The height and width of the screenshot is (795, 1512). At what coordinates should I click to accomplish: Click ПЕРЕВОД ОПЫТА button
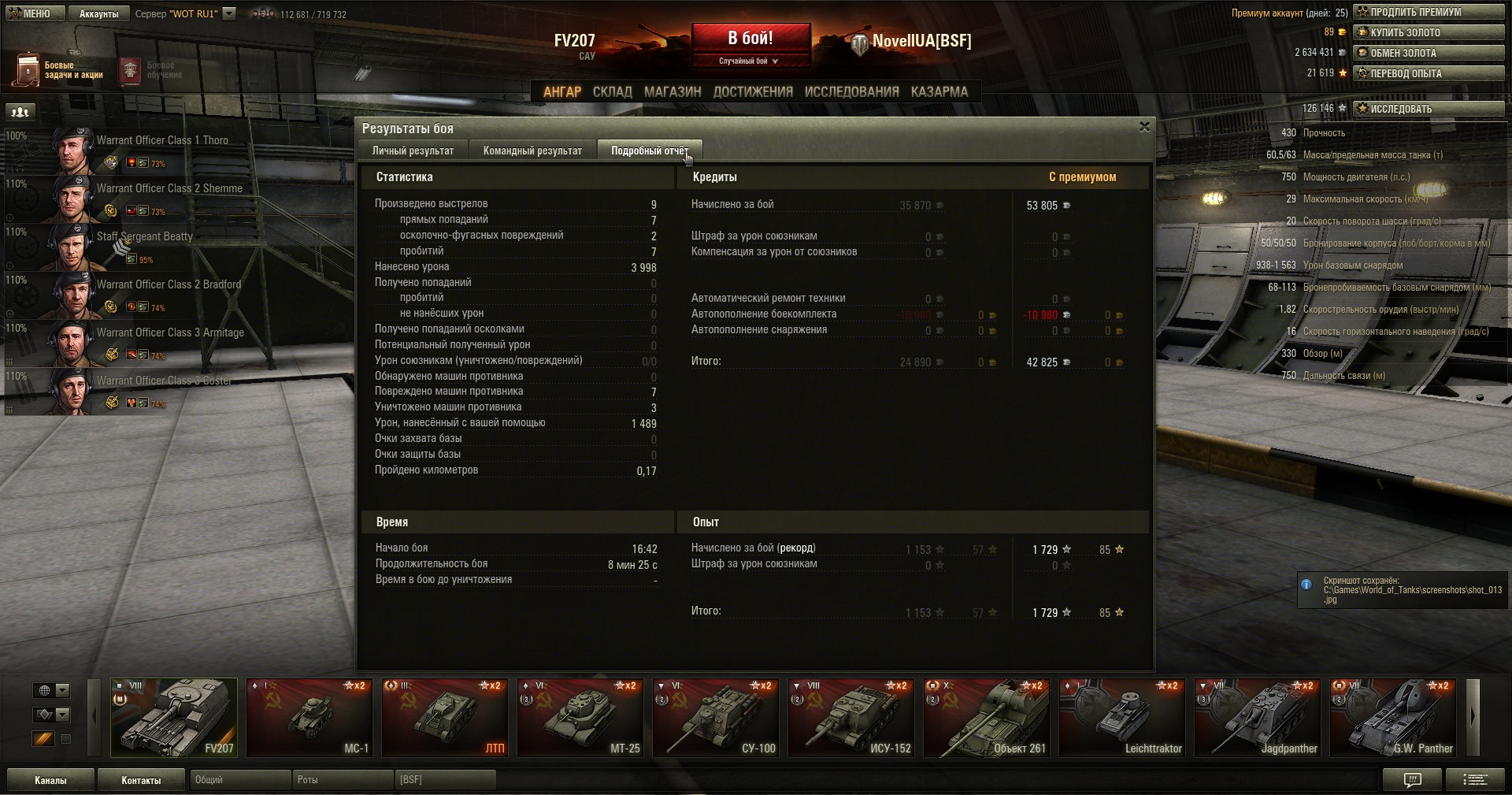click(x=1428, y=73)
